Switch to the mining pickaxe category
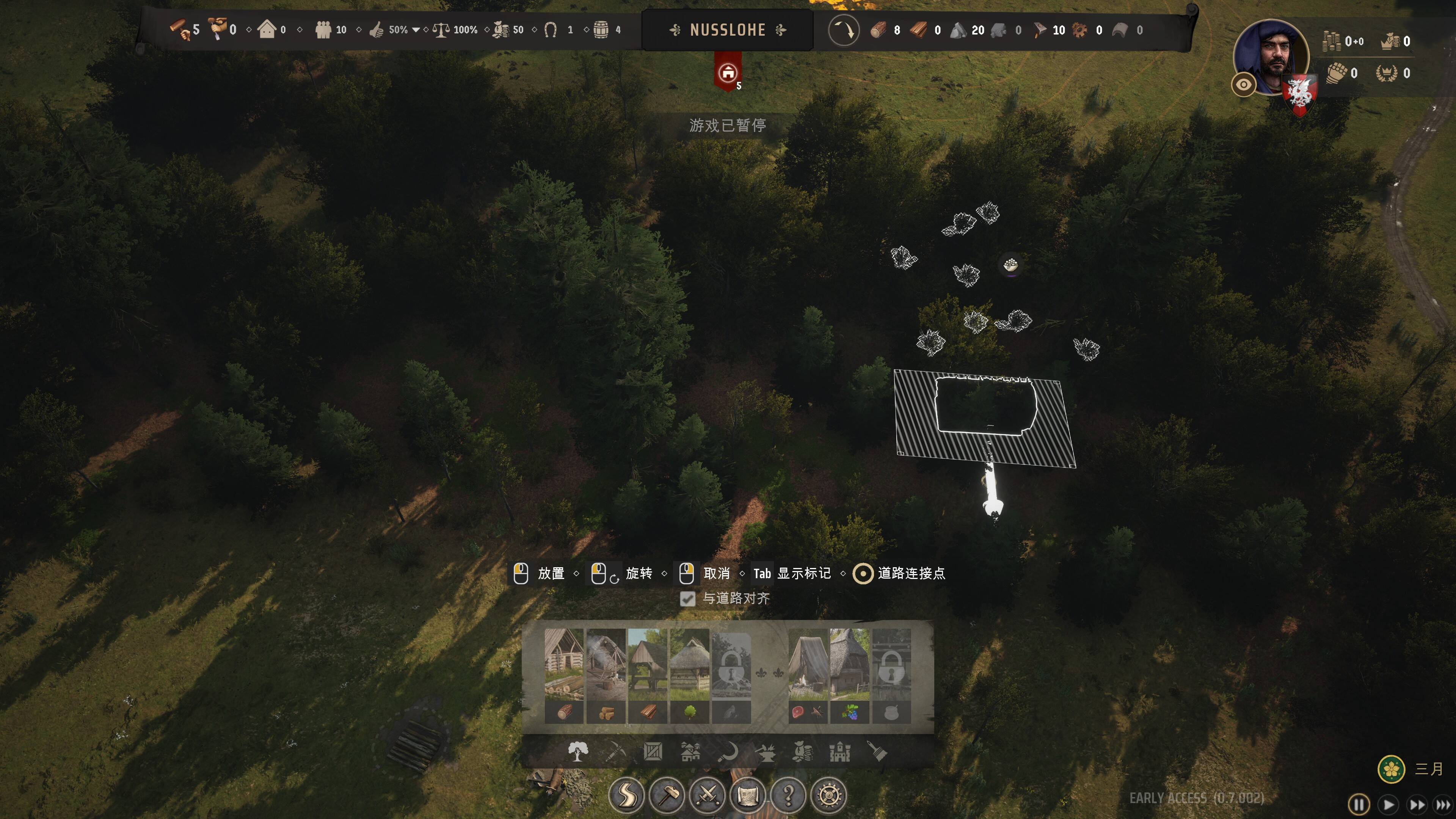The height and width of the screenshot is (819, 1456). pyautogui.click(x=615, y=752)
